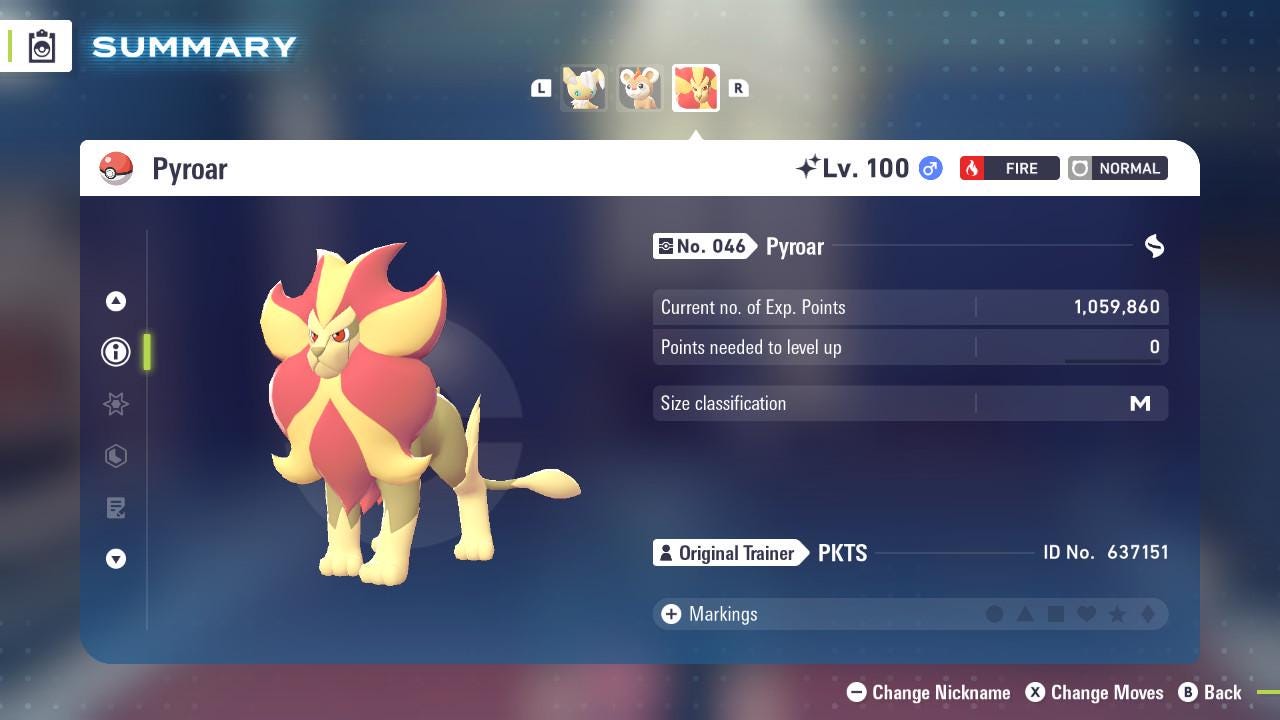Click the down arrow below the sidebar
The height and width of the screenshot is (720, 1280).
[116, 560]
